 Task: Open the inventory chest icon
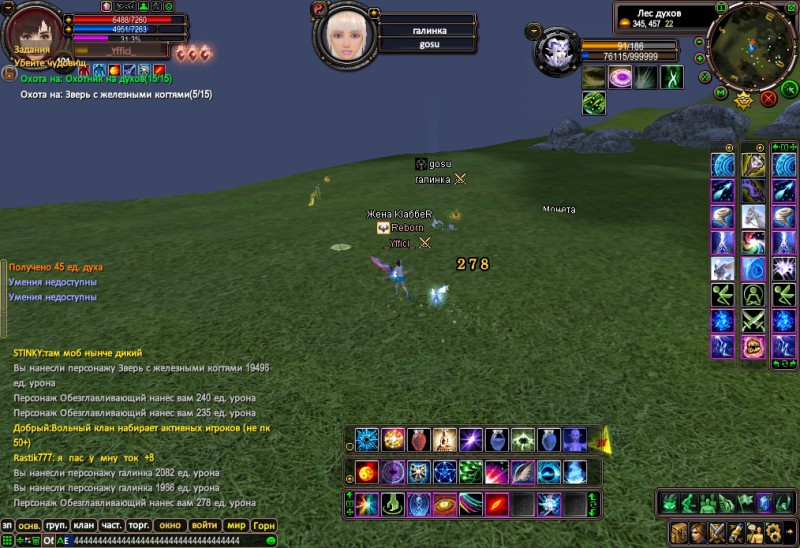click(678, 531)
